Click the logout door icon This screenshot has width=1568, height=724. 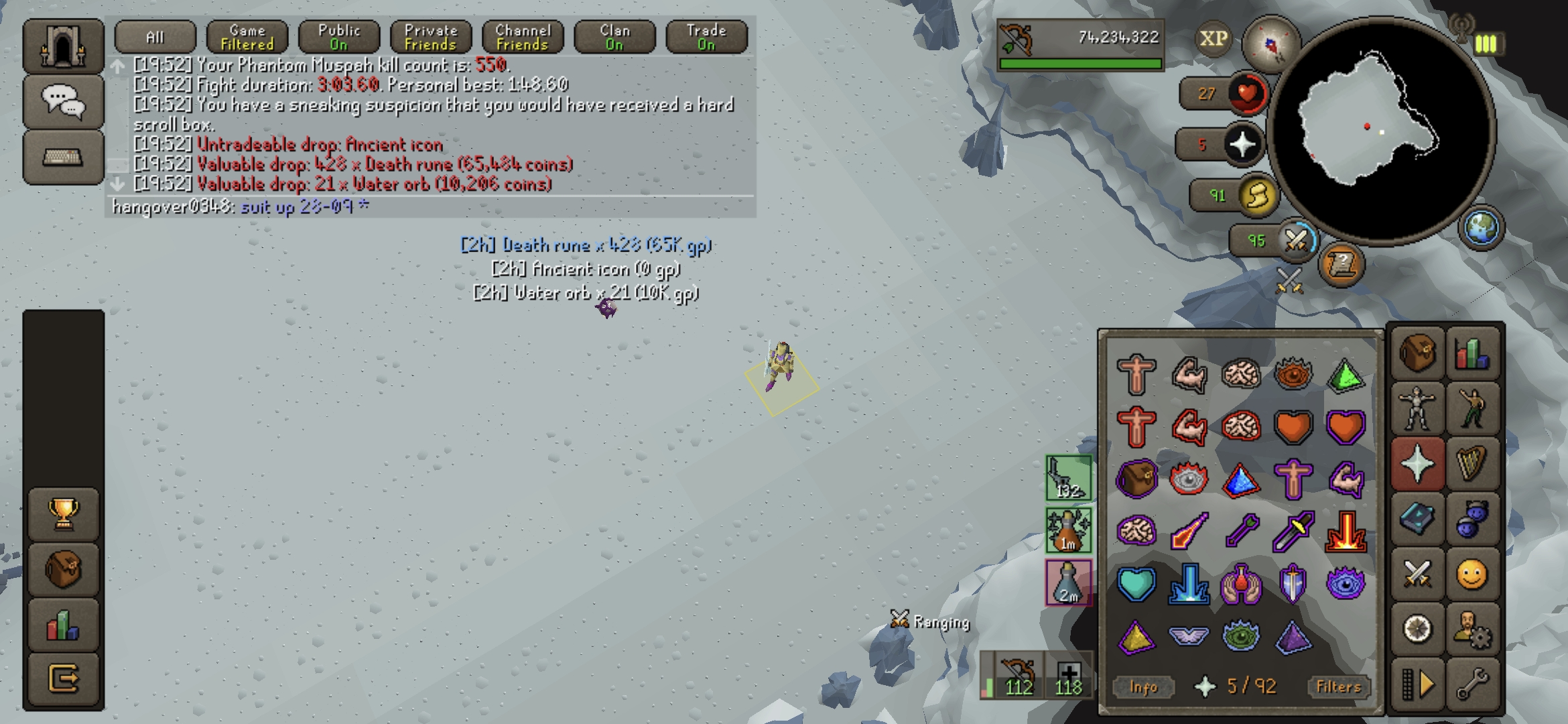(x=64, y=679)
